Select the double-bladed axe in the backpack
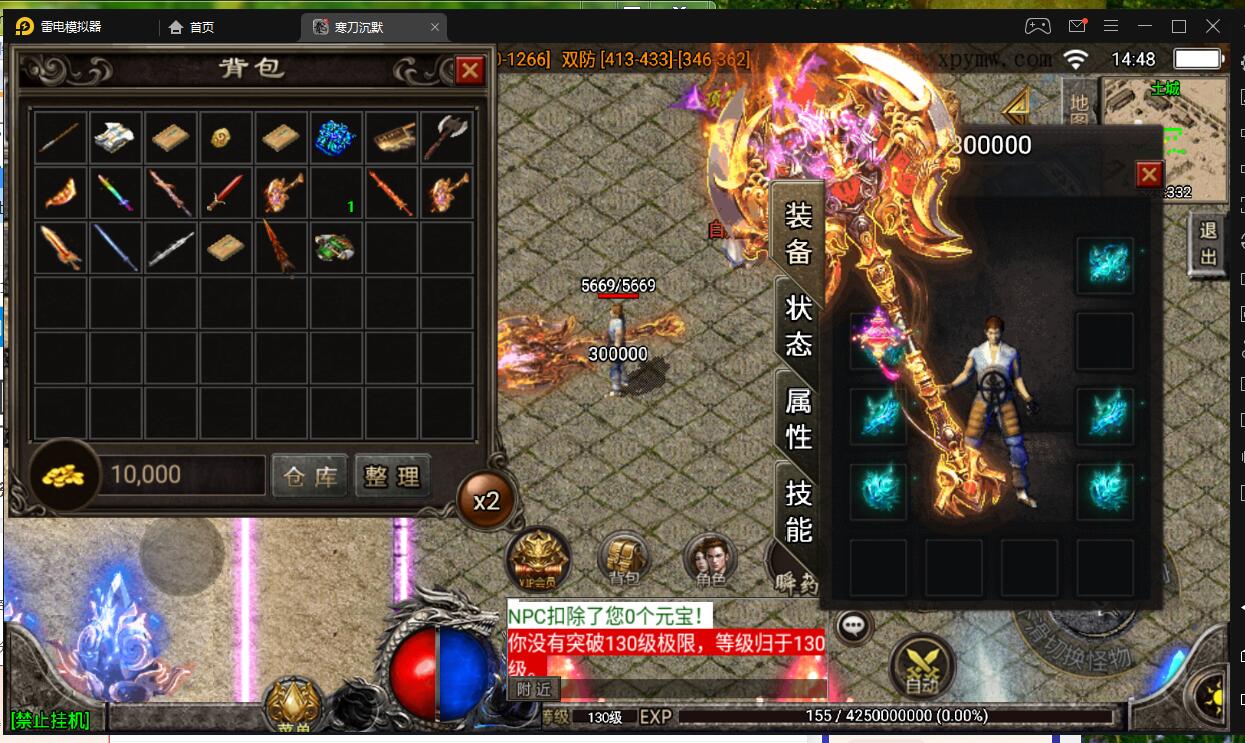Viewport: 1245px width, 743px height. (446, 137)
